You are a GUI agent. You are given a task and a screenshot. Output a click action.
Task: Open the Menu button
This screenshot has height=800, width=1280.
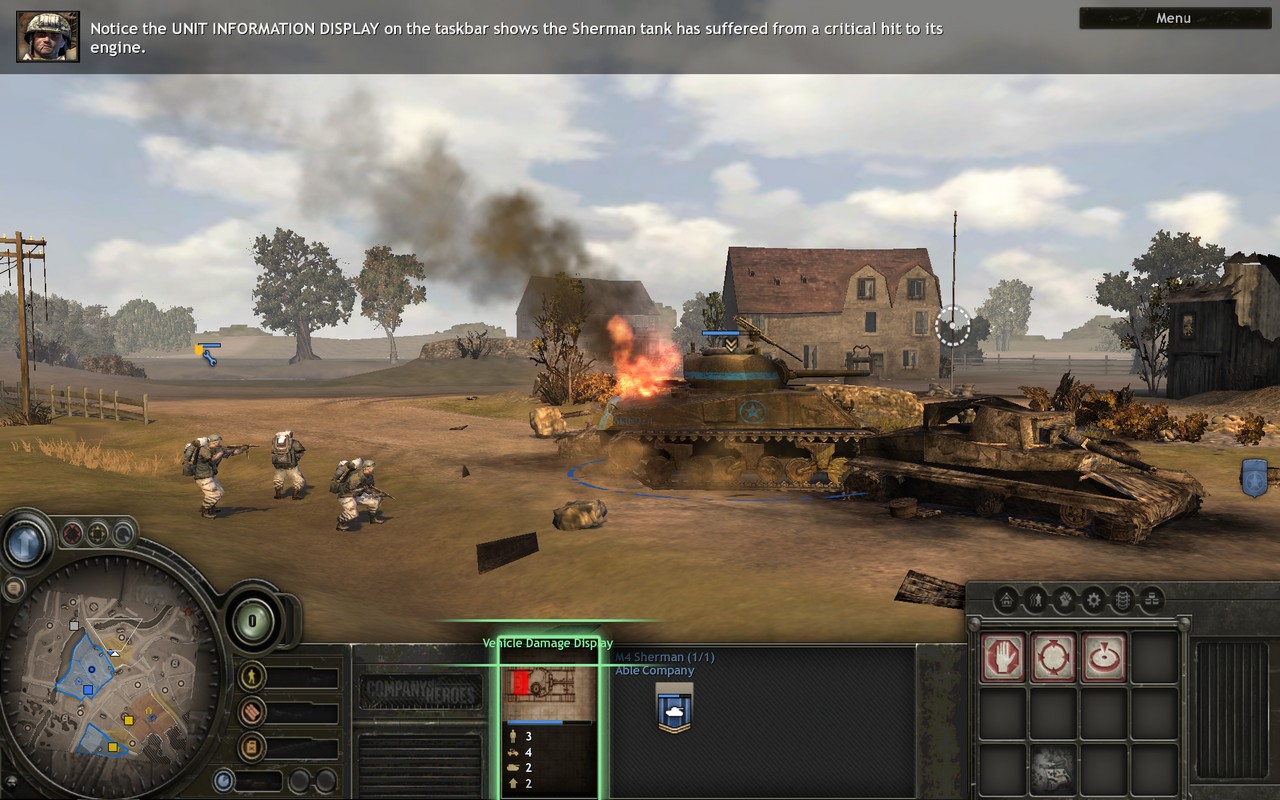tap(1173, 18)
